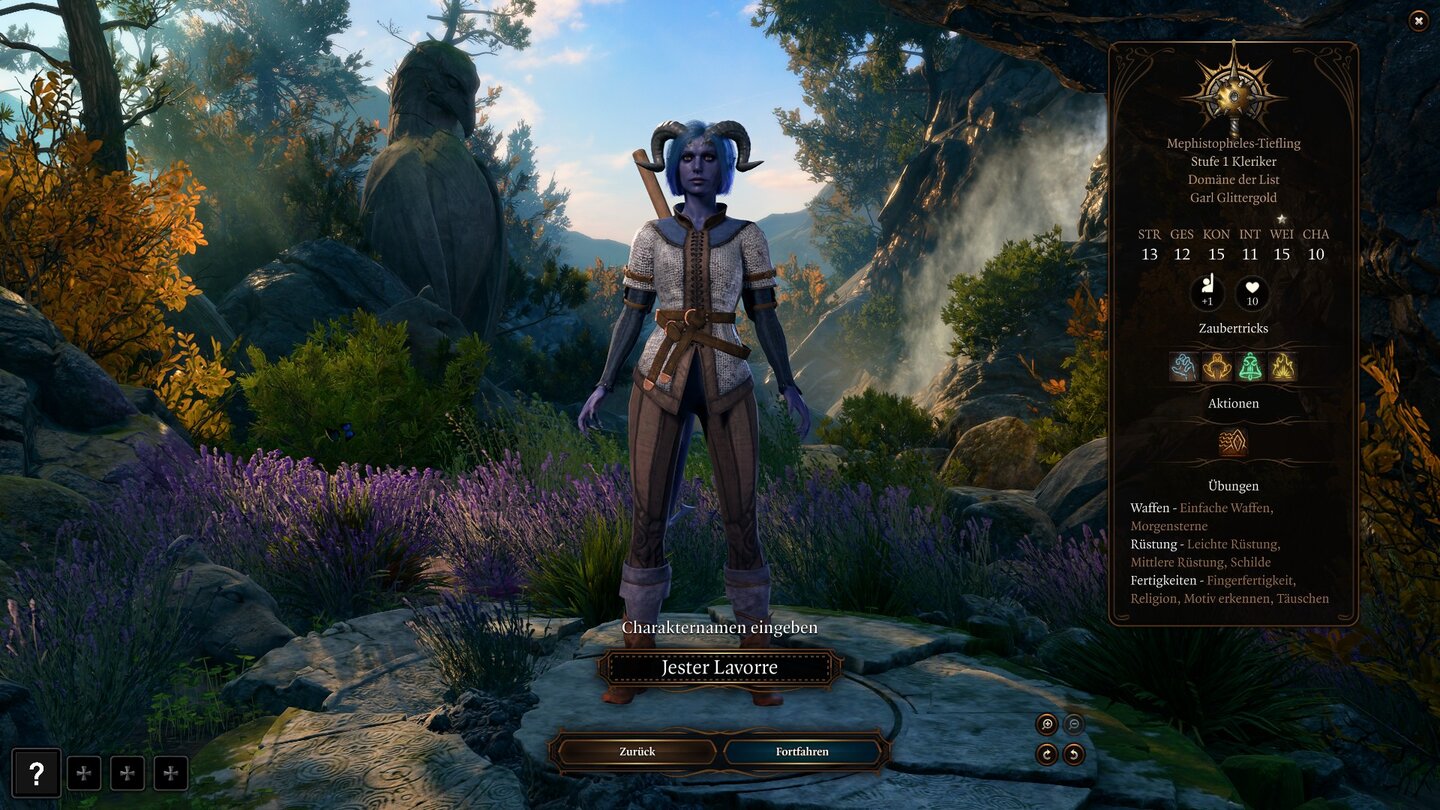Rotate character with the clockwise arrow
The height and width of the screenshot is (810, 1440).
pos(1047,754)
